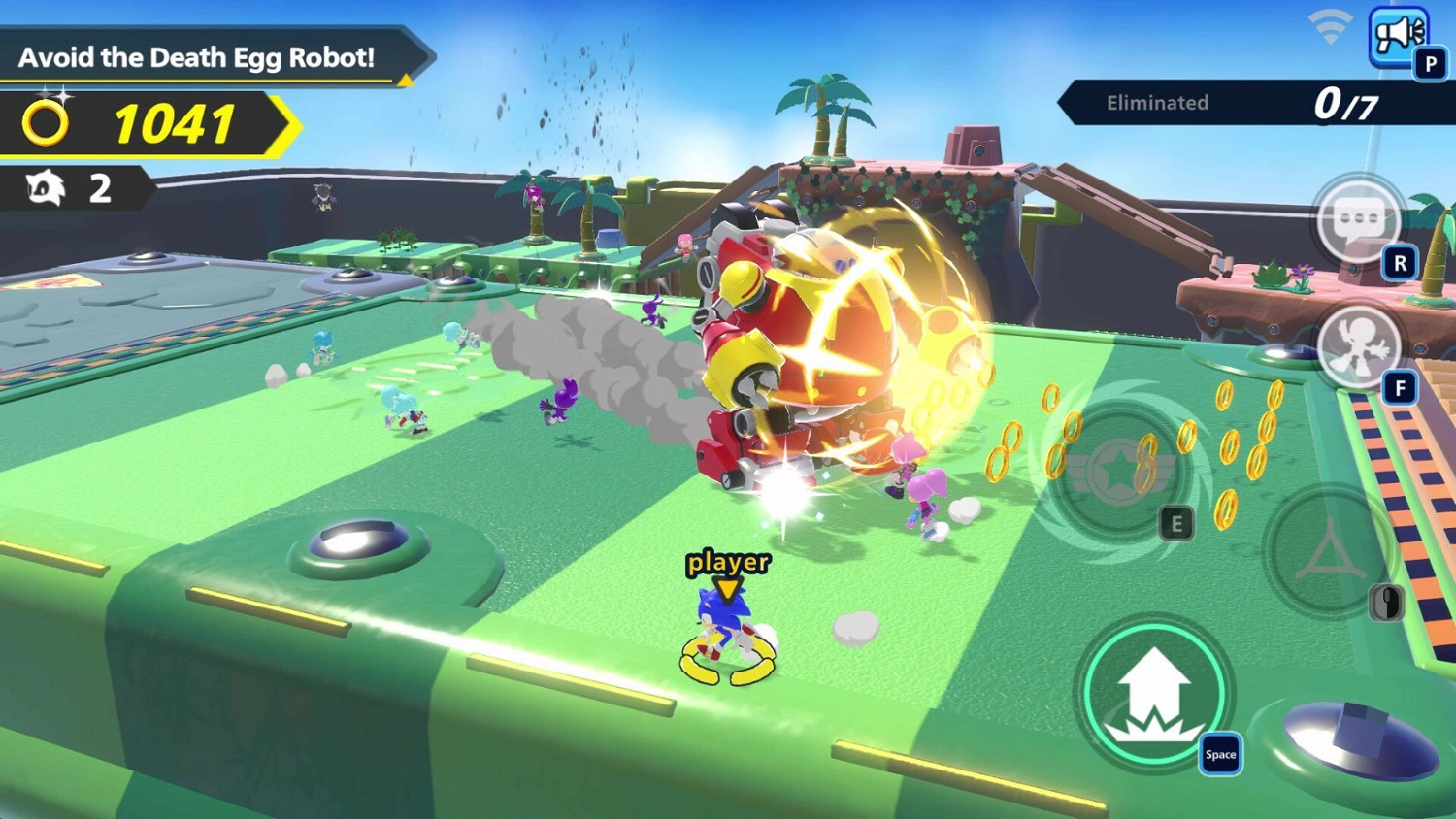Click the Avoid the Death Egg Robot banner
The width and height of the screenshot is (1456, 819).
[199, 56]
